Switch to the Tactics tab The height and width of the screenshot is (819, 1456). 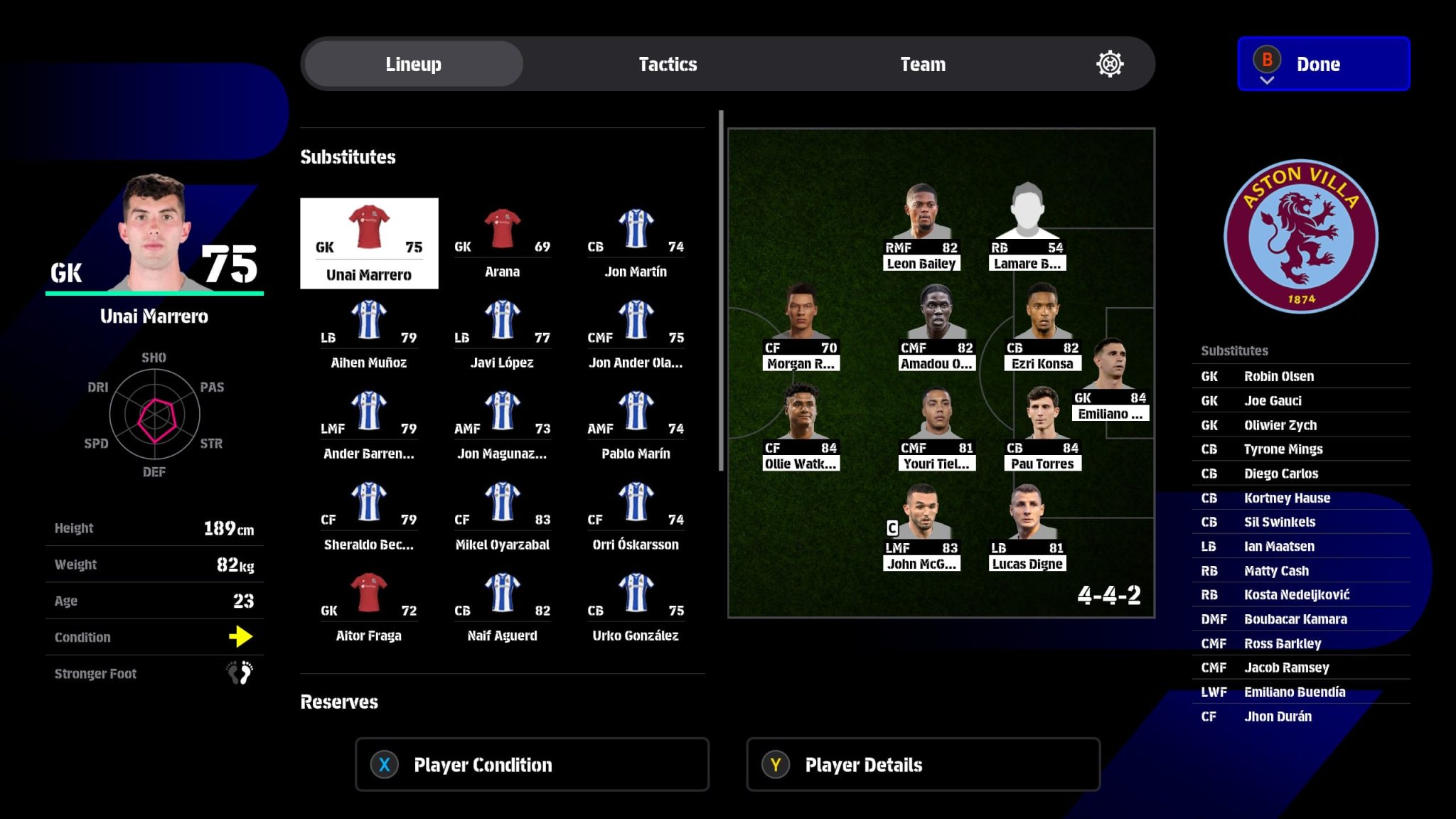click(668, 64)
